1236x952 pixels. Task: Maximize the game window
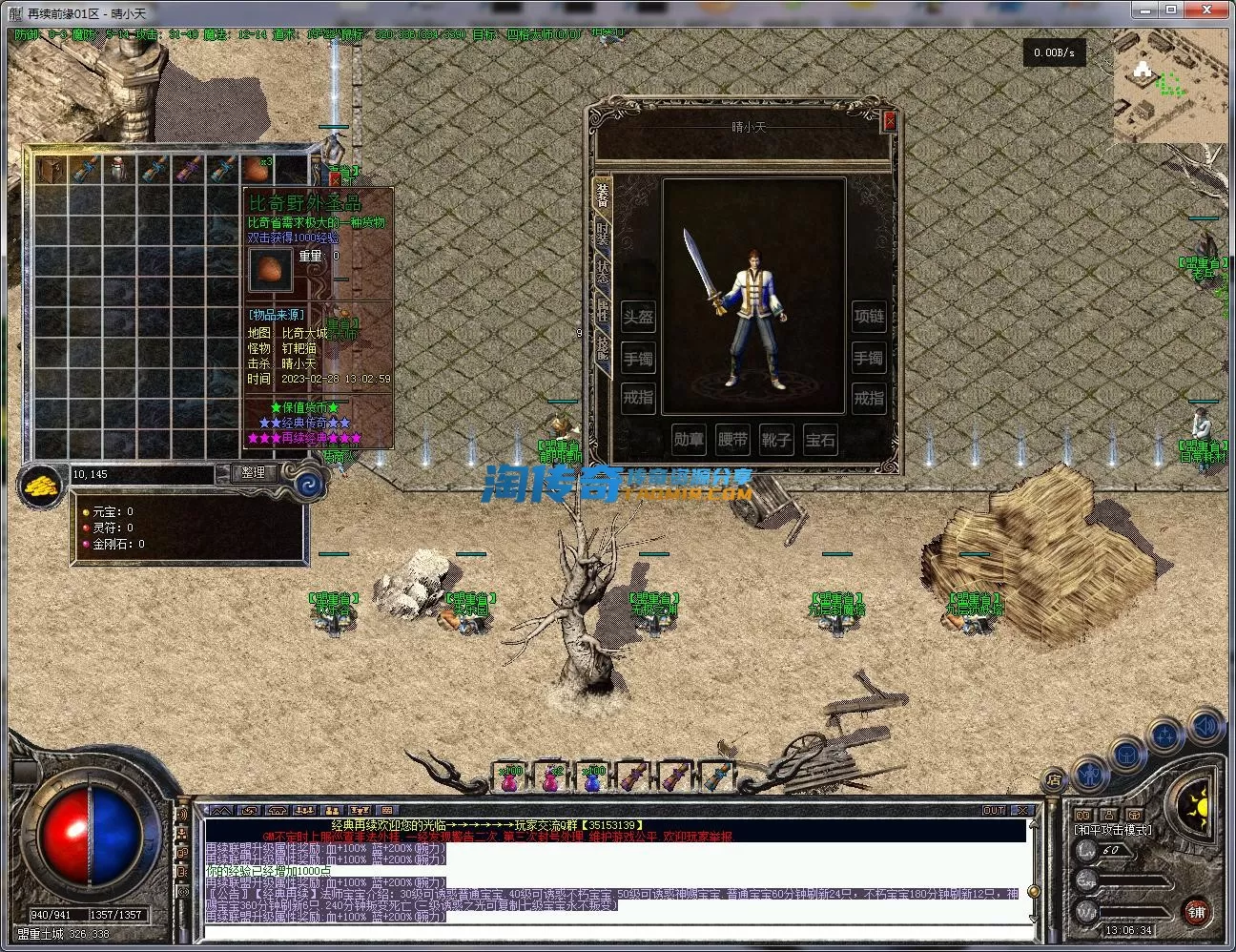[1171, 10]
